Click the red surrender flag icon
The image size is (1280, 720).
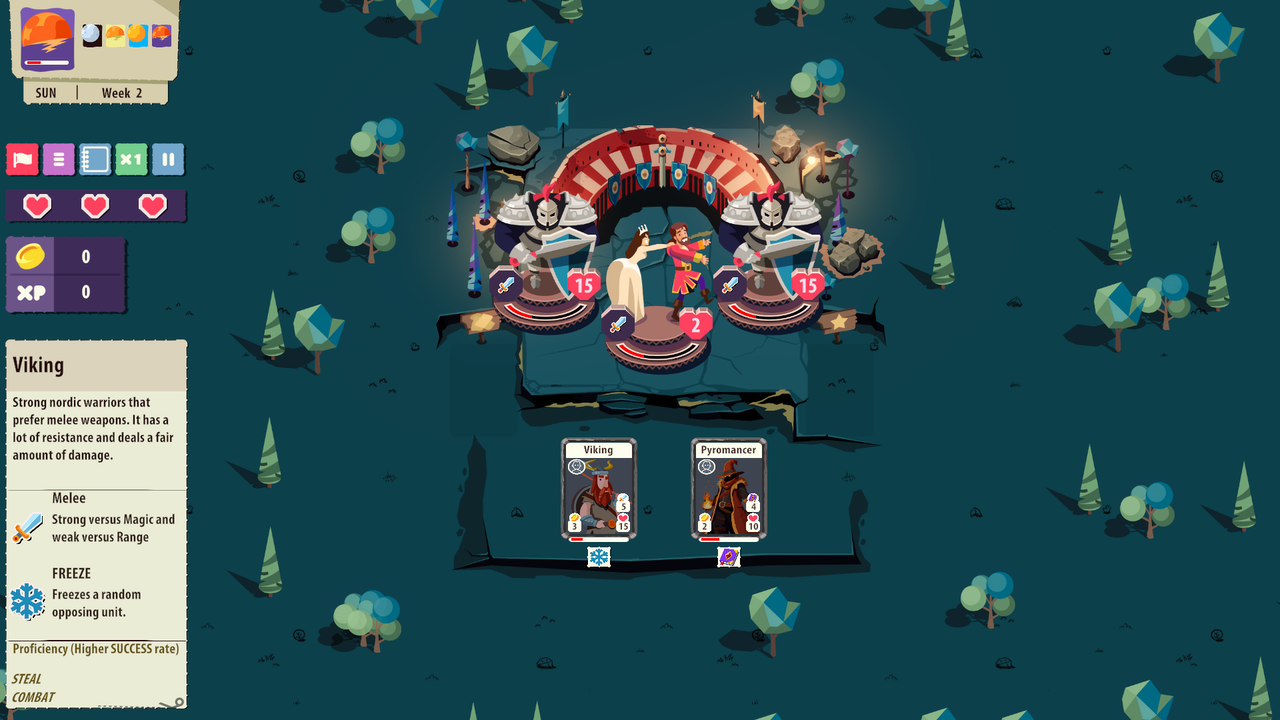[x=21, y=160]
